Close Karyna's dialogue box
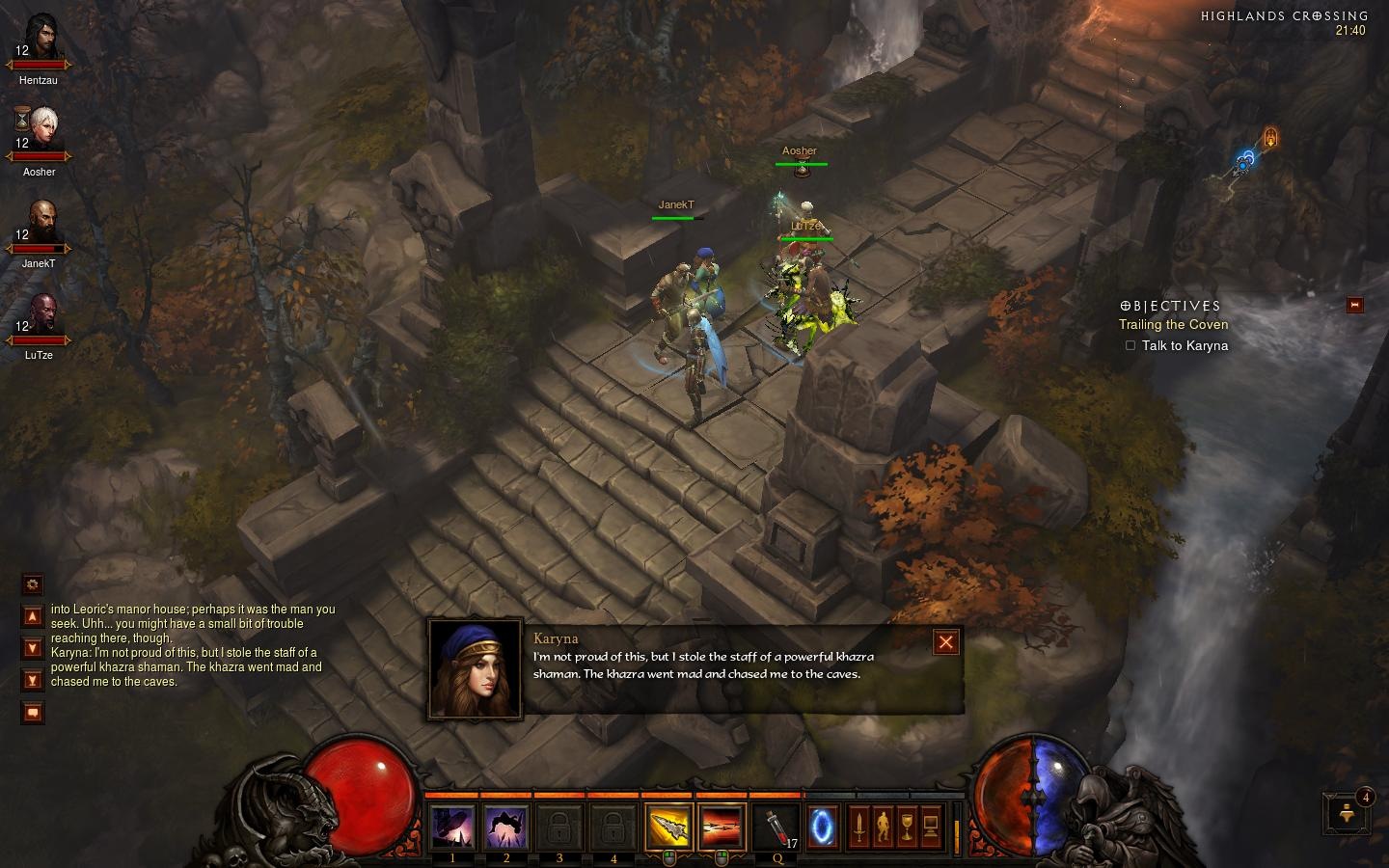Image resolution: width=1389 pixels, height=868 pixels. click(945, 642)
